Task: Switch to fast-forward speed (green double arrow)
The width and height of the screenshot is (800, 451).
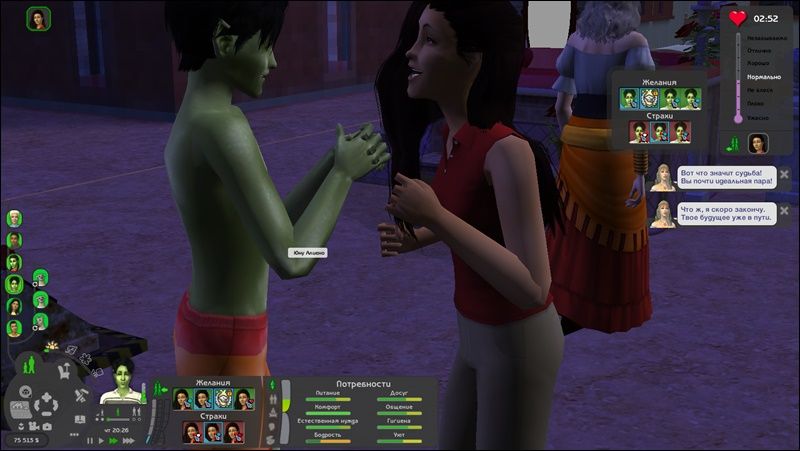Action: point(111,440)
